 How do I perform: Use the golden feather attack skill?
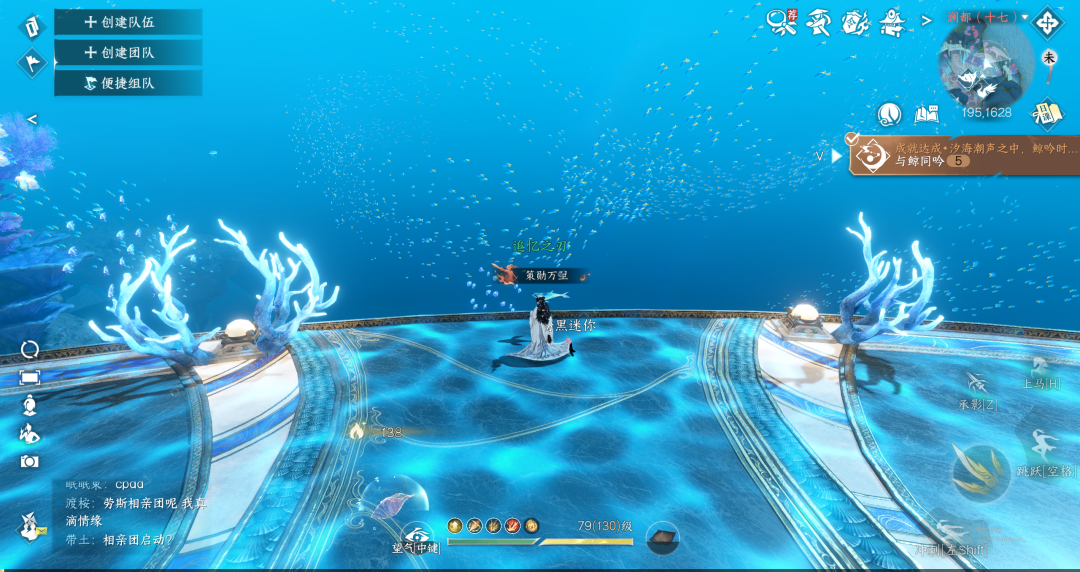pyautogui.click(x=980, y=471)
